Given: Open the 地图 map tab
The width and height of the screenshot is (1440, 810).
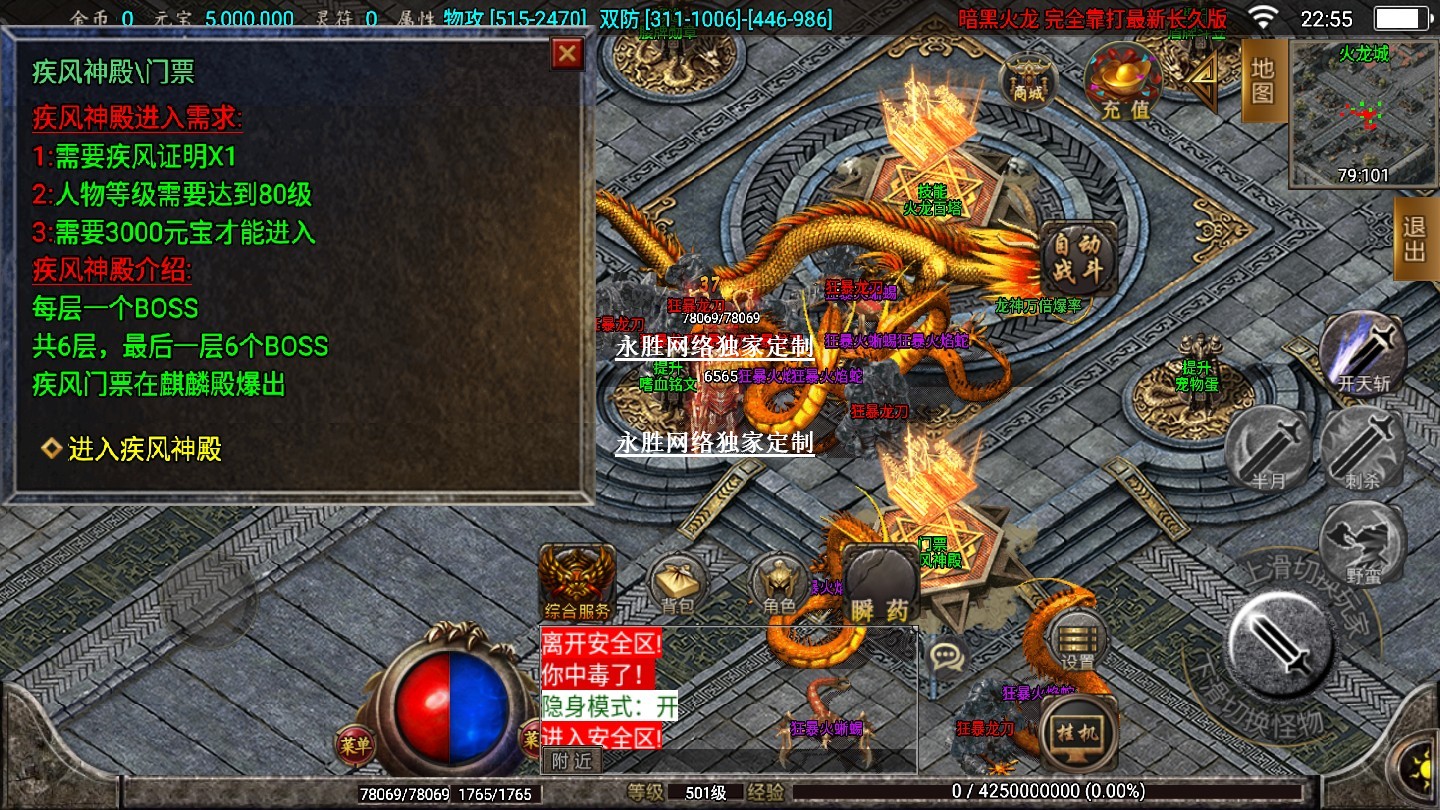Looking at the screenshot, I should 1263,82.
